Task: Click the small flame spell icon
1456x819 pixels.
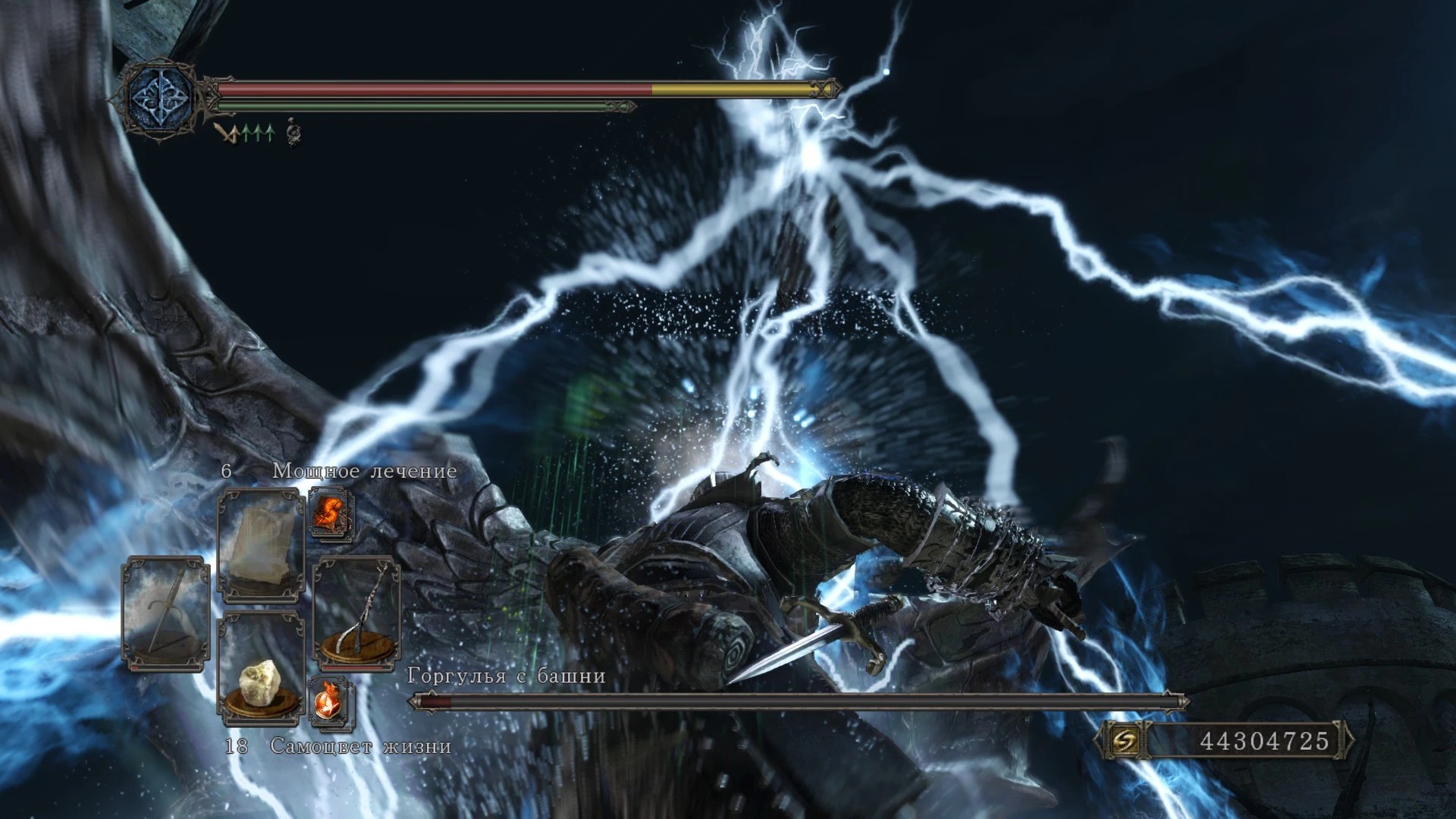Action: [x=331, y=513]
